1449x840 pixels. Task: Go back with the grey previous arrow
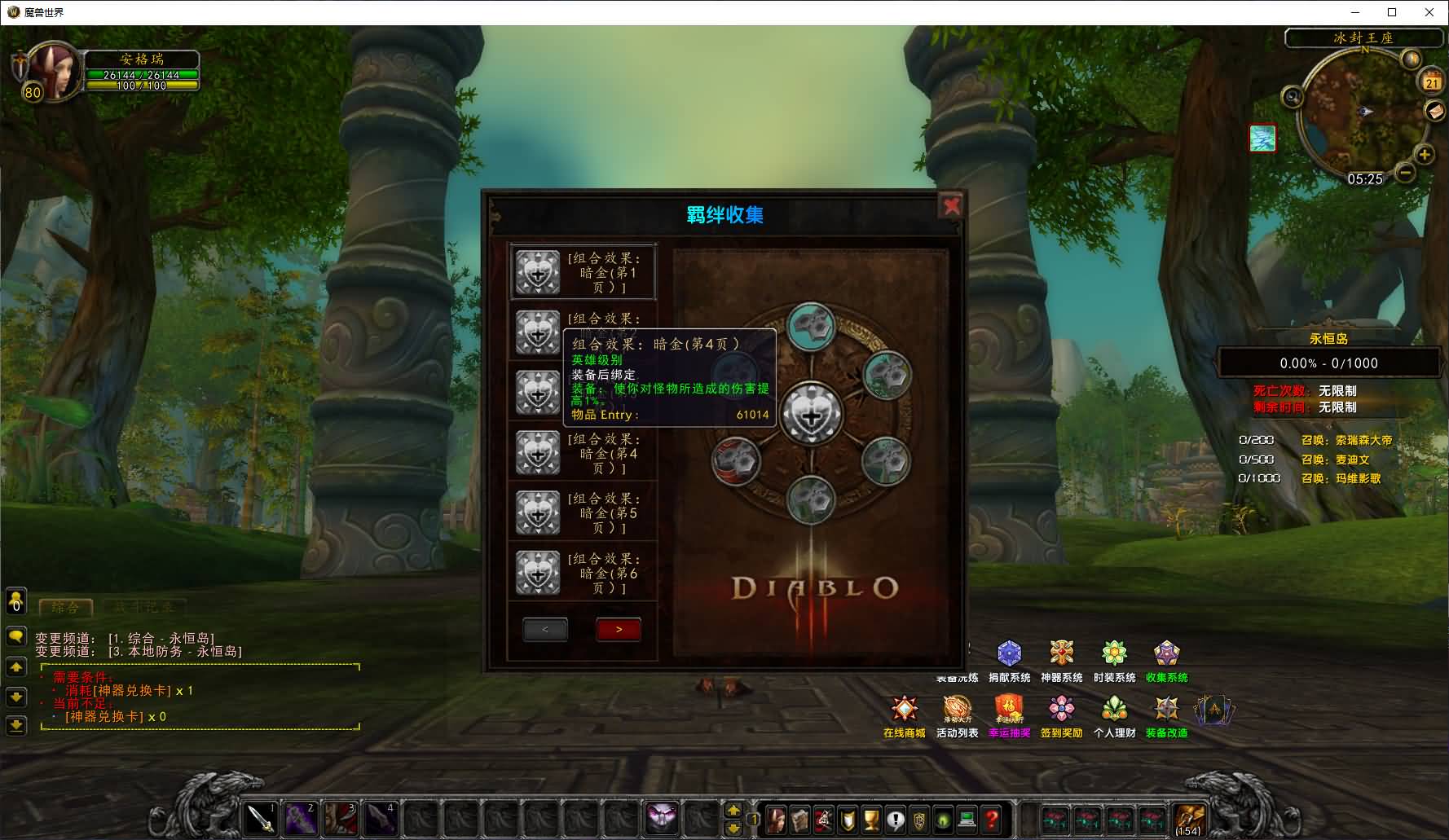pos(544,629)
